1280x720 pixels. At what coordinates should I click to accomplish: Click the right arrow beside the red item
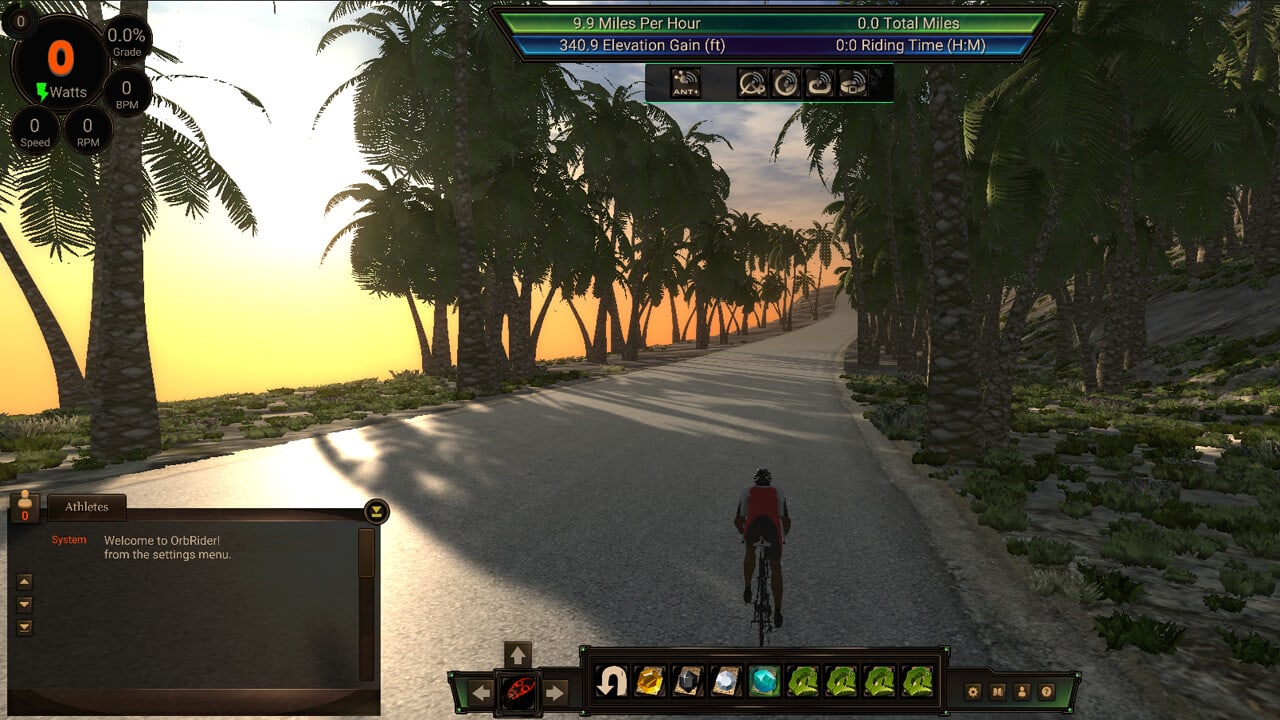[x=554, y=692]
